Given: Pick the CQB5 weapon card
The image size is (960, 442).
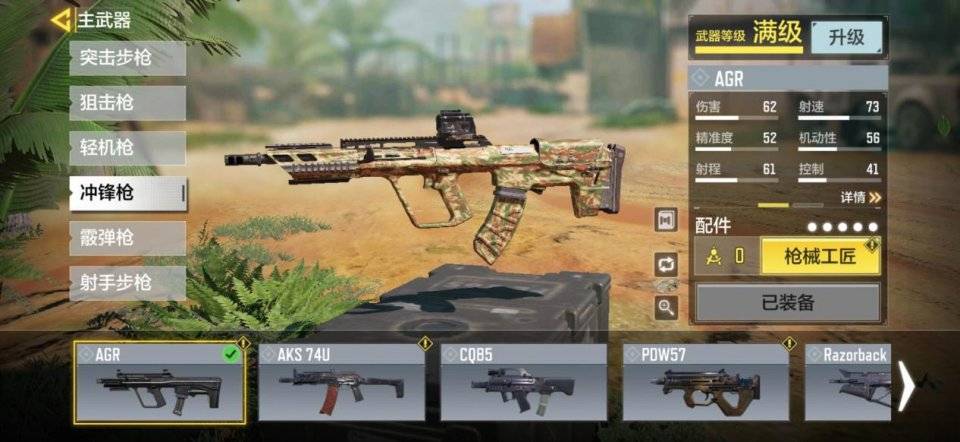Looking at the screenshot, I should 523,381.
